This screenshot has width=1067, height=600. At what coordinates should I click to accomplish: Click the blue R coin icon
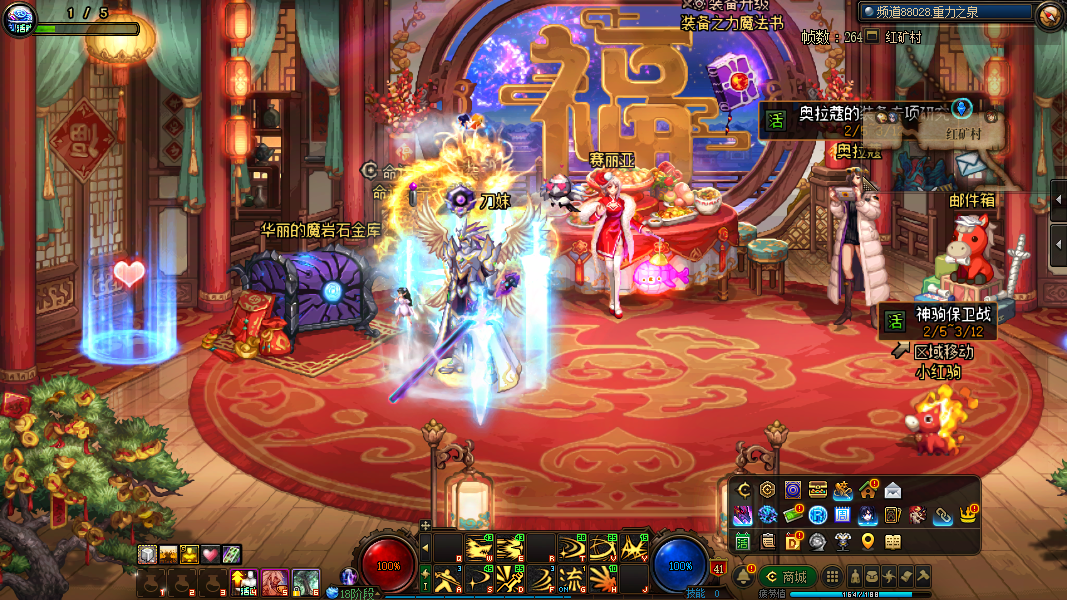pos(817,516)
